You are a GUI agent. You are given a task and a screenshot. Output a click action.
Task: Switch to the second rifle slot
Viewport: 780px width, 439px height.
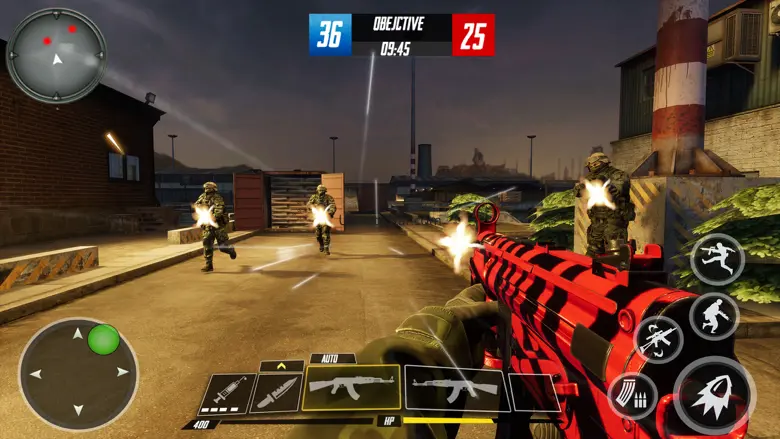[455, 388]
